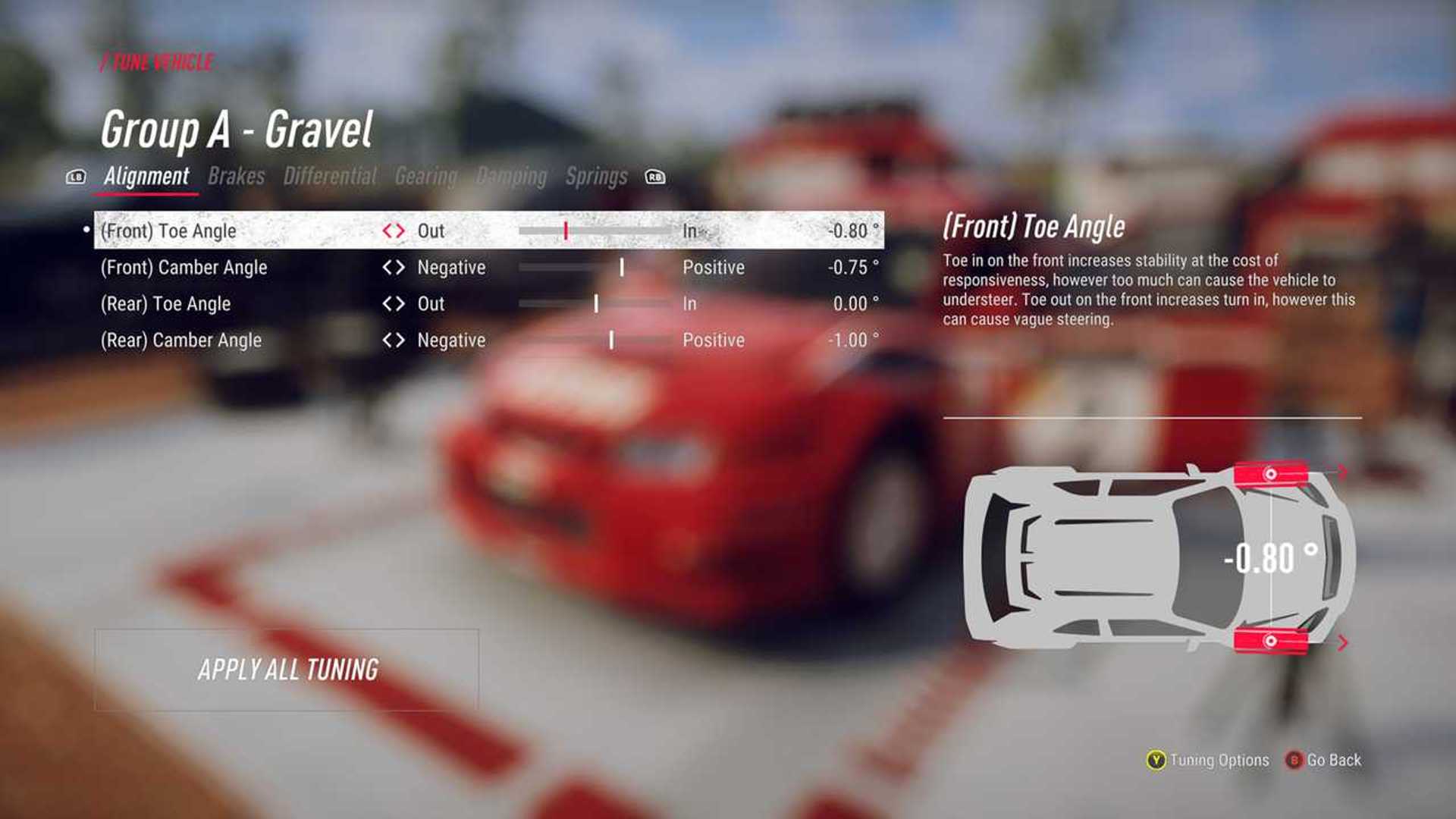The image size is (1456, 819).
Task: Select the Front Camber Angle setting row
Action: [185, 267]
